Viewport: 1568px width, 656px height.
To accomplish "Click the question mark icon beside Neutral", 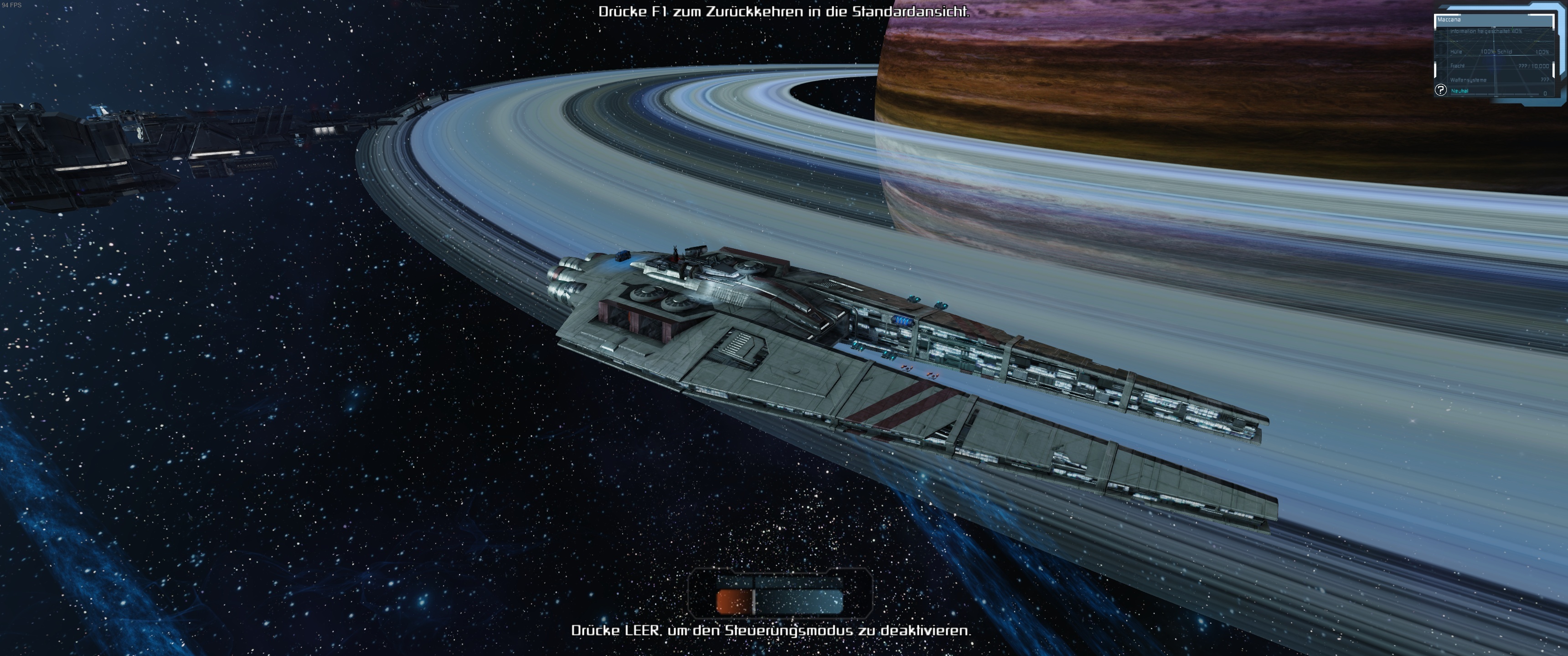I will coord(1440,90).
